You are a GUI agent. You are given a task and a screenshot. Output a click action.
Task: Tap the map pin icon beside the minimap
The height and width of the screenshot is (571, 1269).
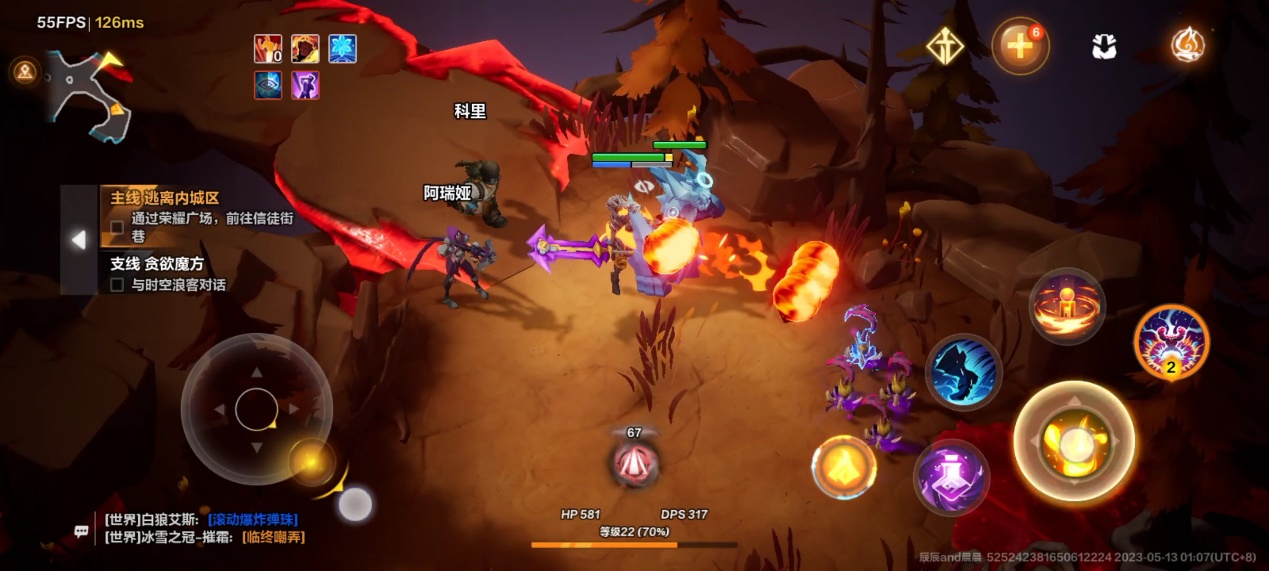click(23, 71)
